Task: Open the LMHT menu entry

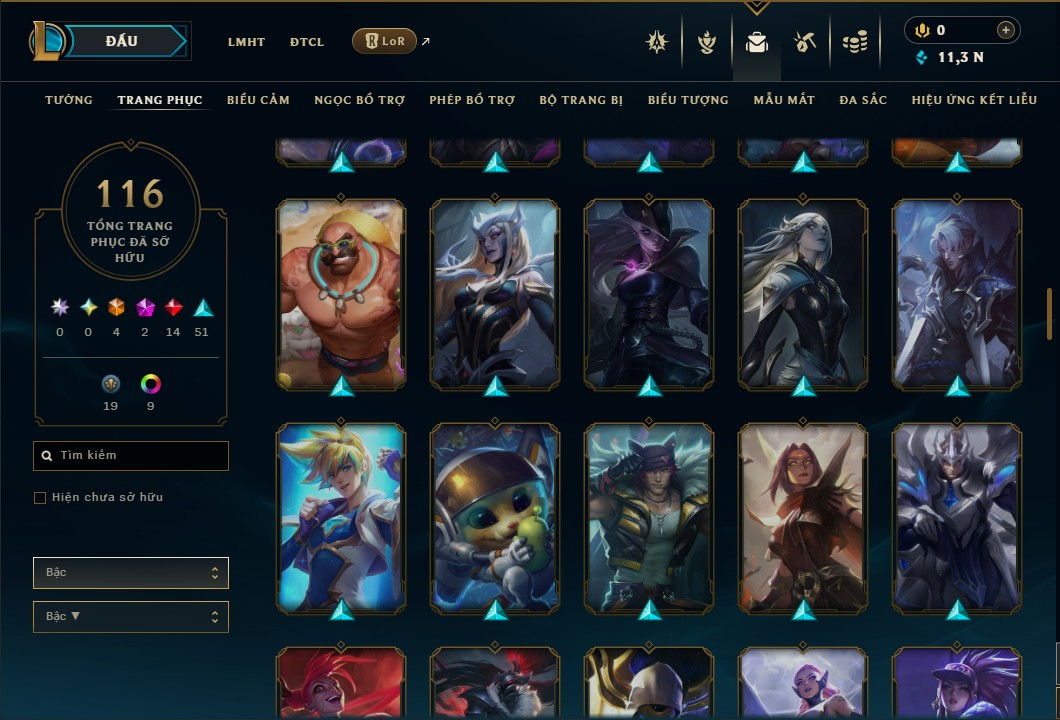Action: click(246, 42)
